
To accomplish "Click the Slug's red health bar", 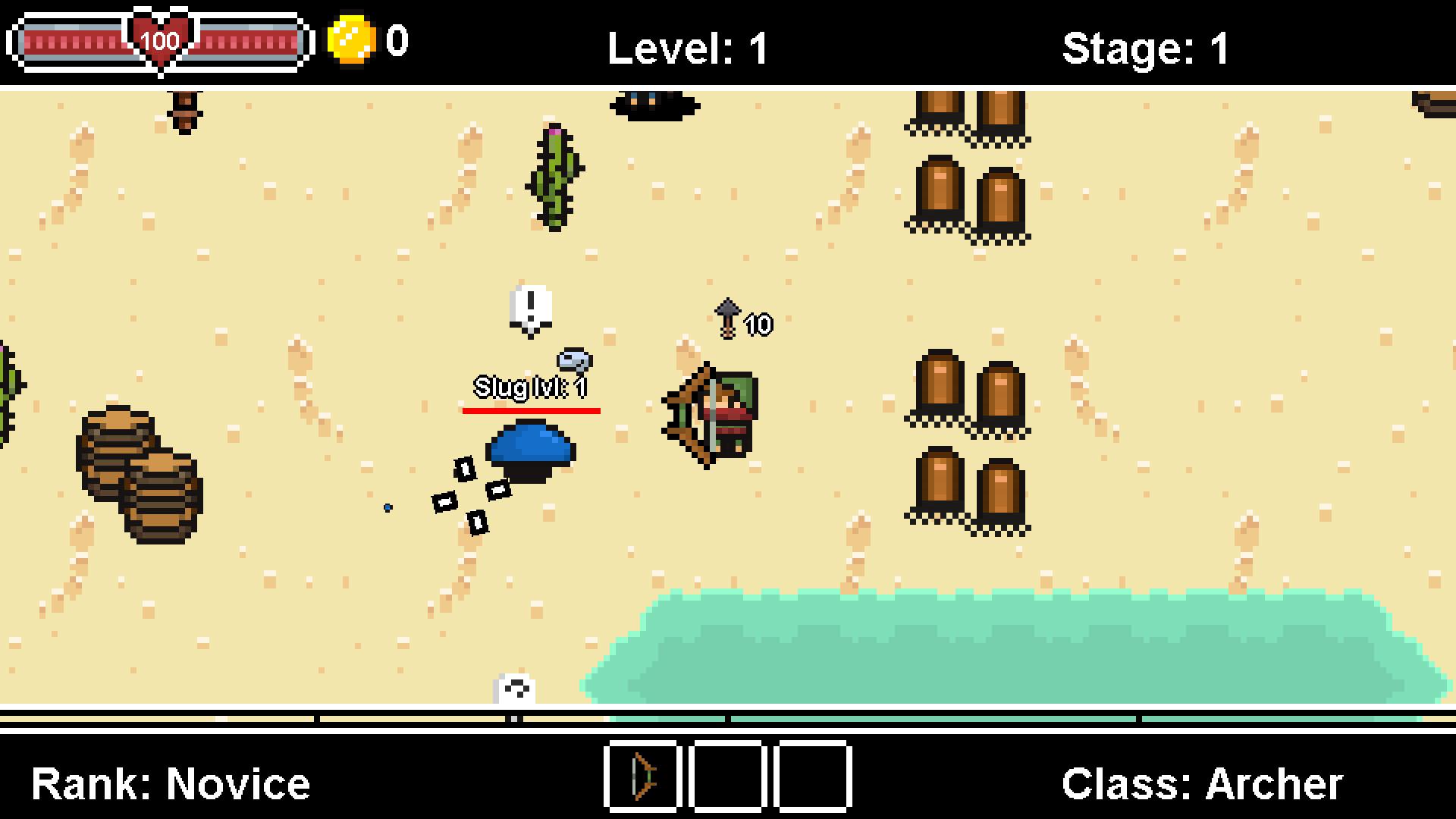I will coord(531,412).
